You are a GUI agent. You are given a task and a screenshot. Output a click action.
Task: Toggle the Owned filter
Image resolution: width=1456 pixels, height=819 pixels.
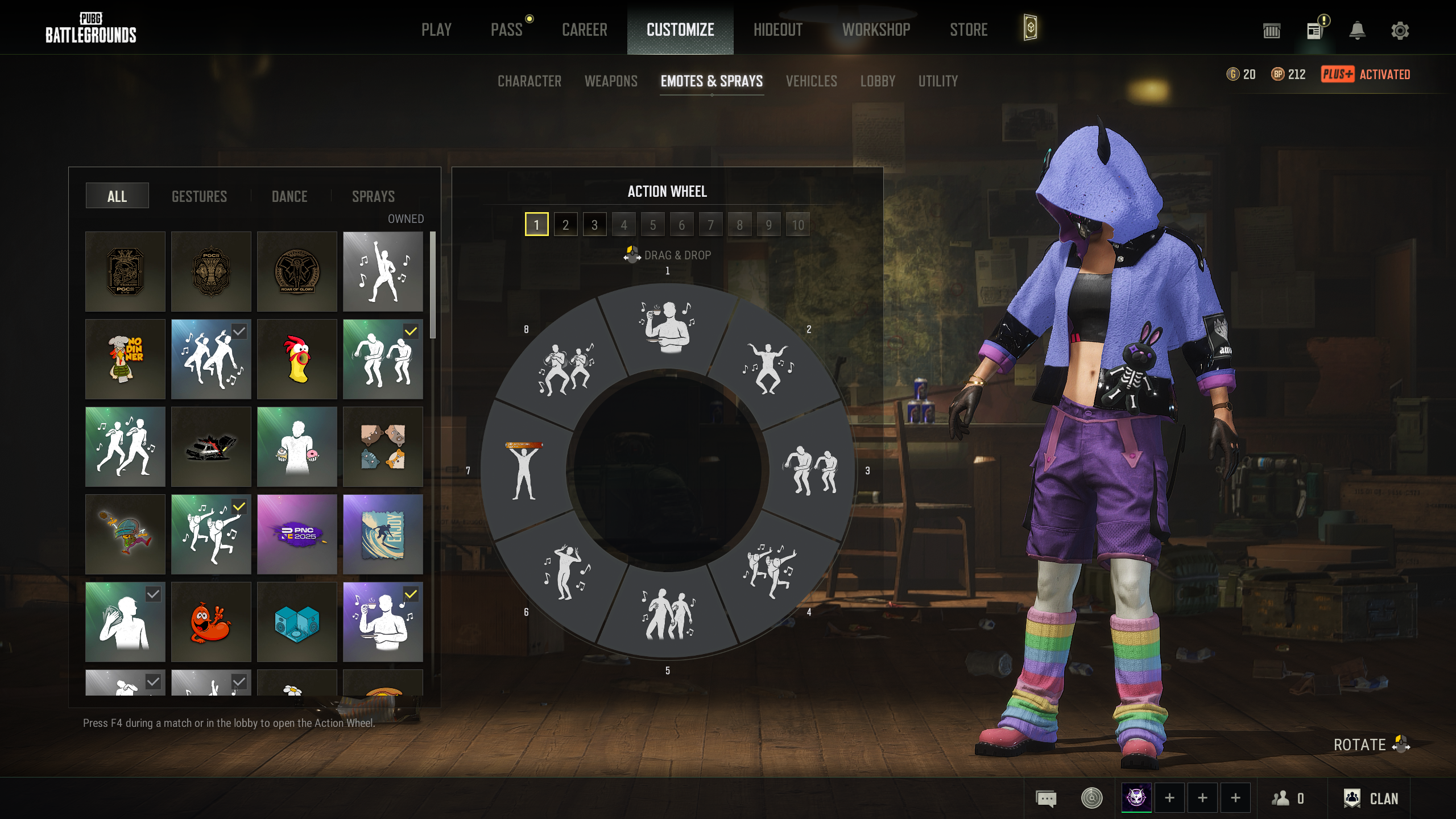click(x=406, y=219)
